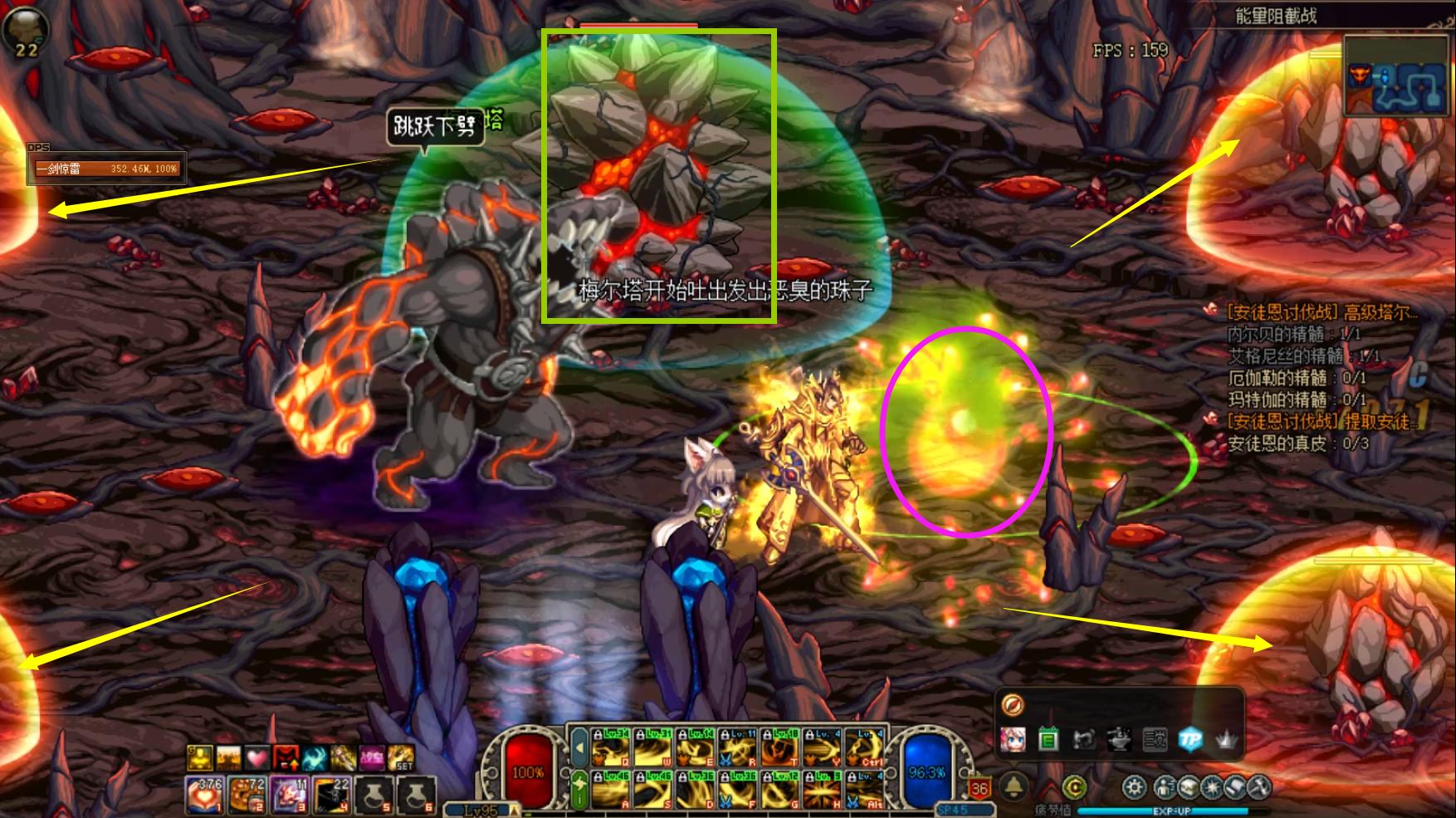1456x818 pixels.
Task: Open the gear settings menu
Action: point(1135,786)
